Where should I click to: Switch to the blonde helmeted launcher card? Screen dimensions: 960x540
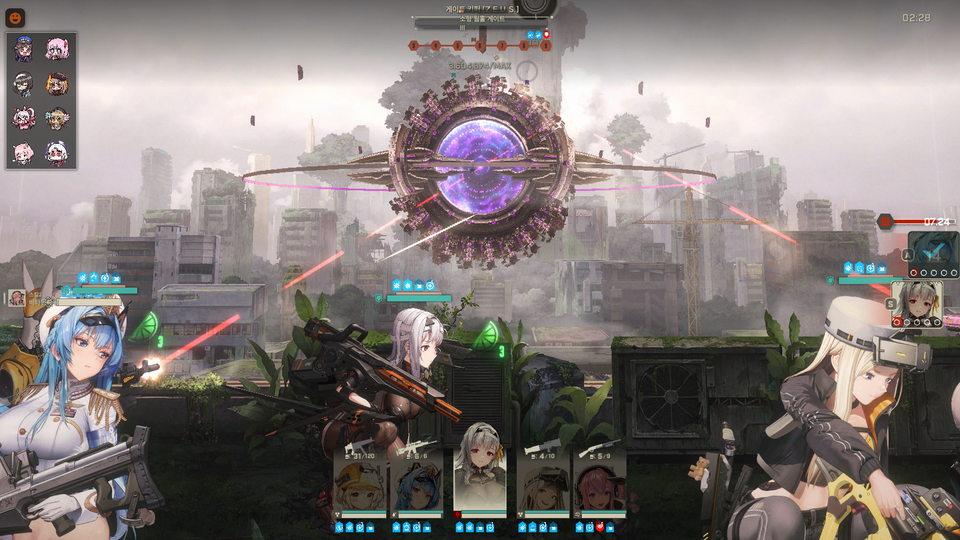543,484
